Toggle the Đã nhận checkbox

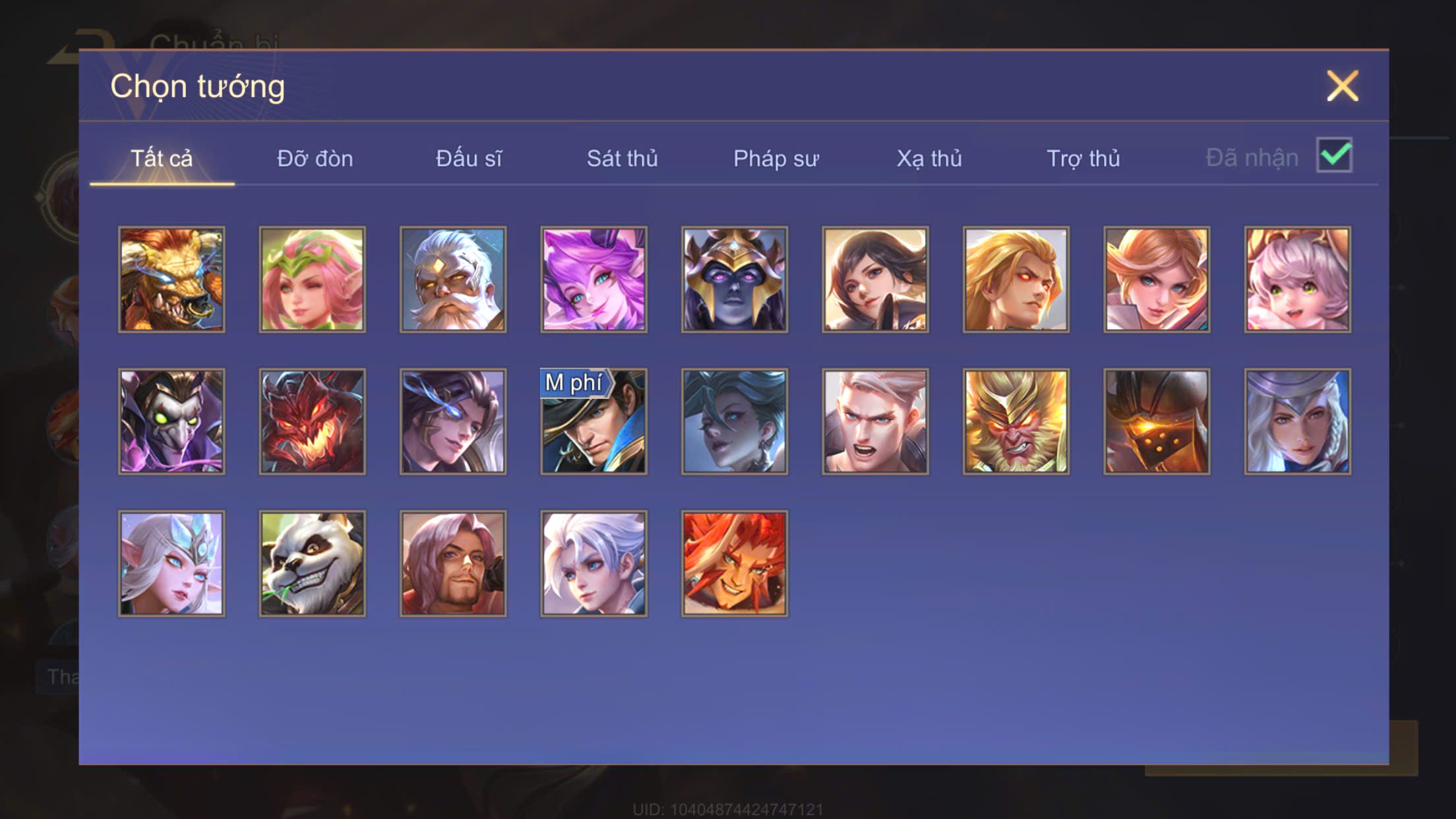(x=1334, y=156)
